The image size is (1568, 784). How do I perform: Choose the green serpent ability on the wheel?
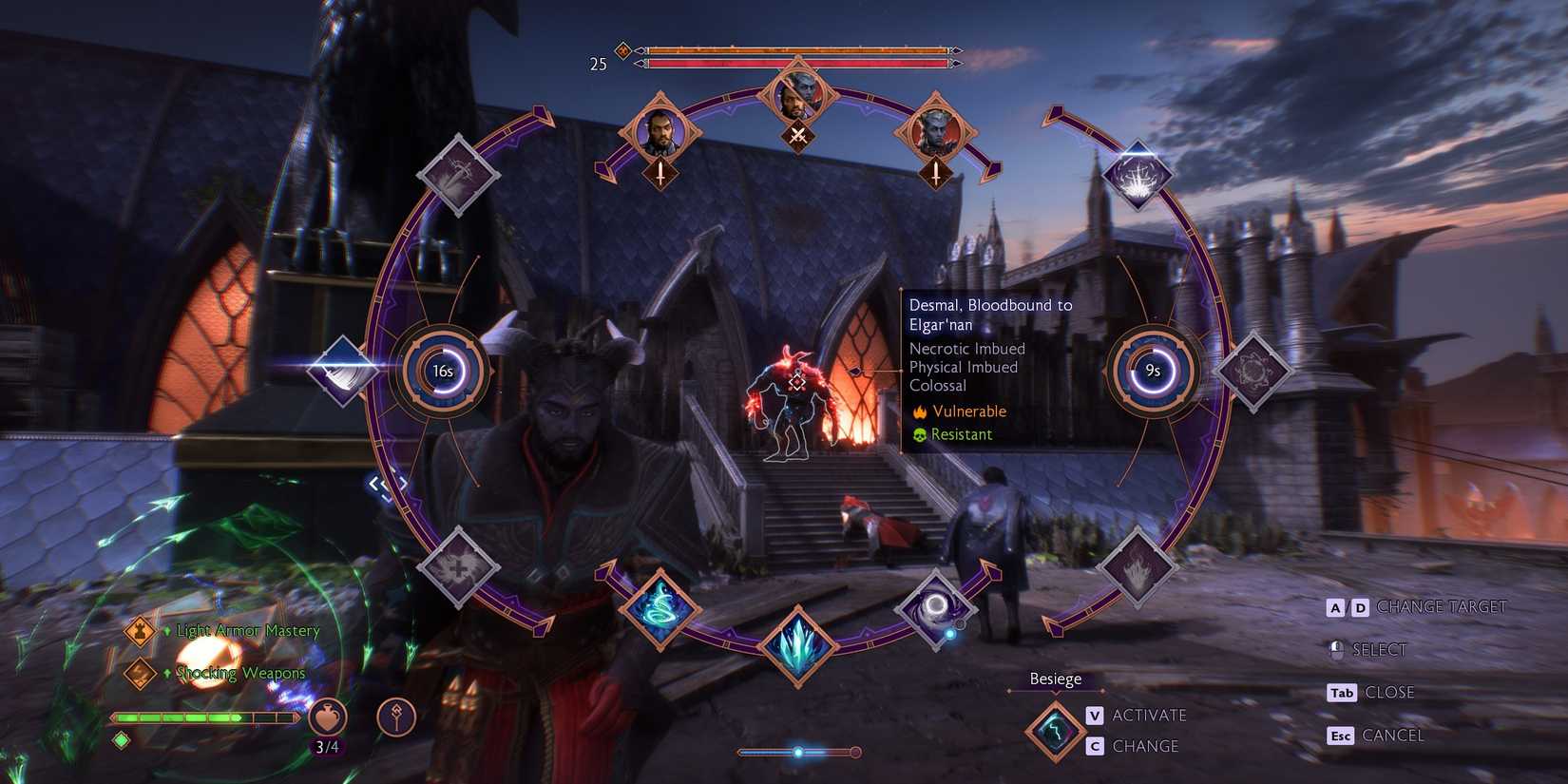click(x=665, y=613)
